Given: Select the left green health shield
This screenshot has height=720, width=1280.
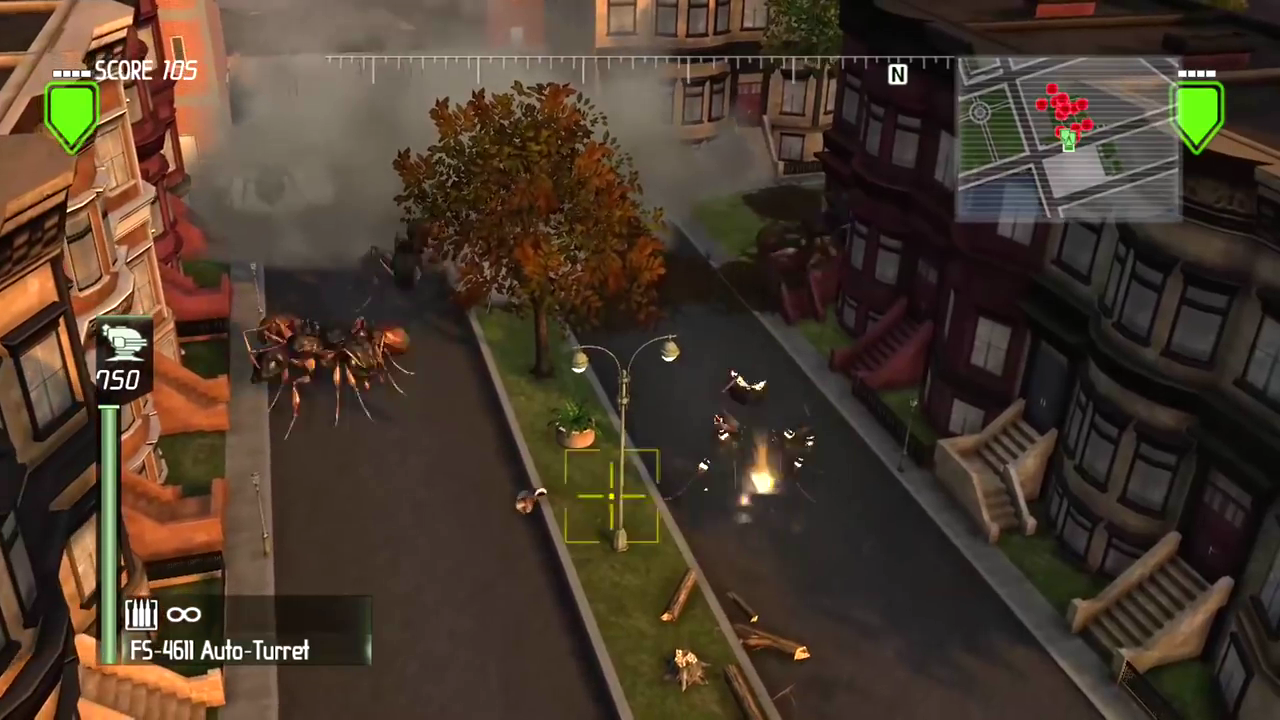Looking at the screenshot, I should [x=70, y=115].
